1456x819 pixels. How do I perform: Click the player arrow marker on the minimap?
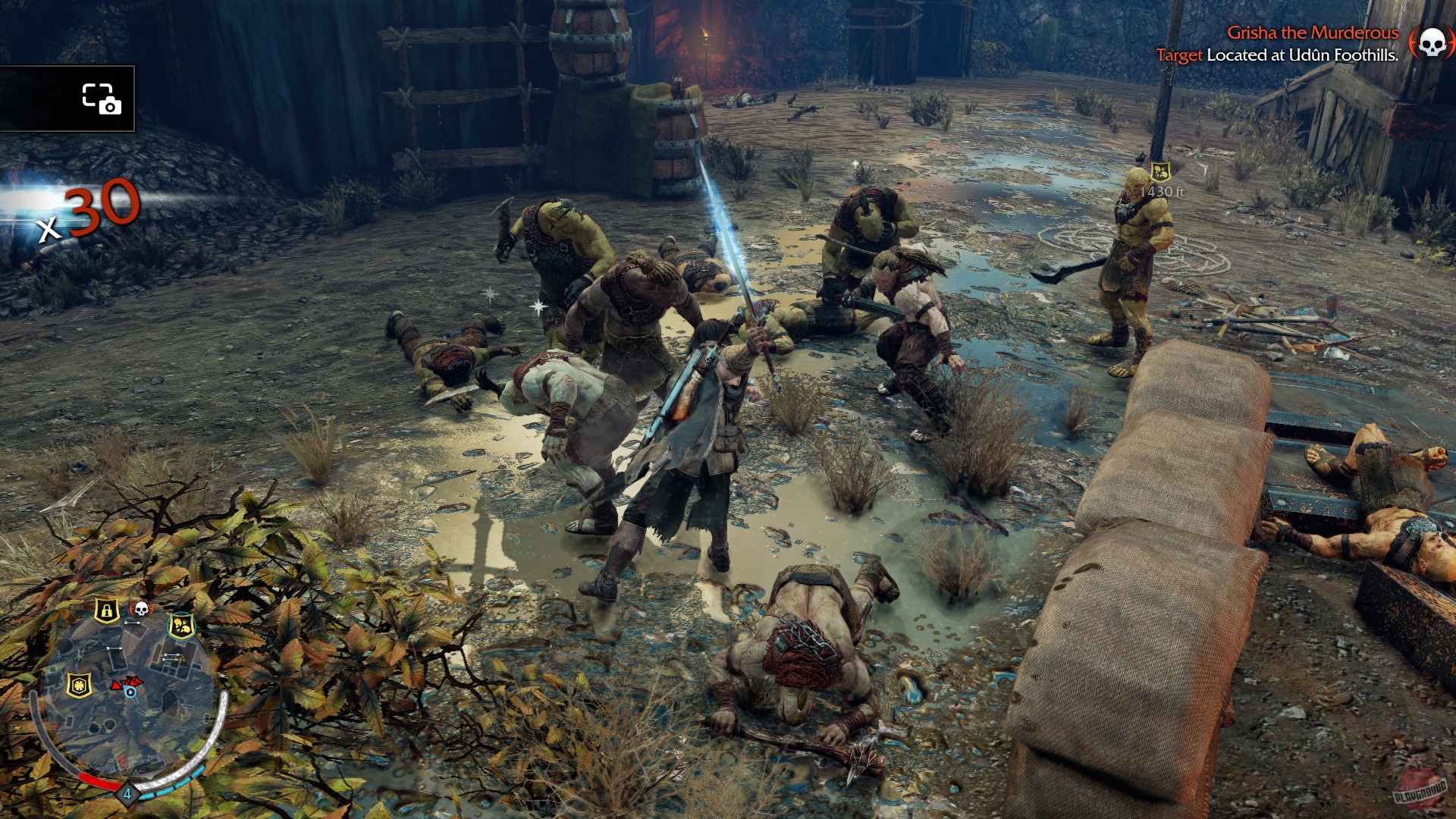130,689
